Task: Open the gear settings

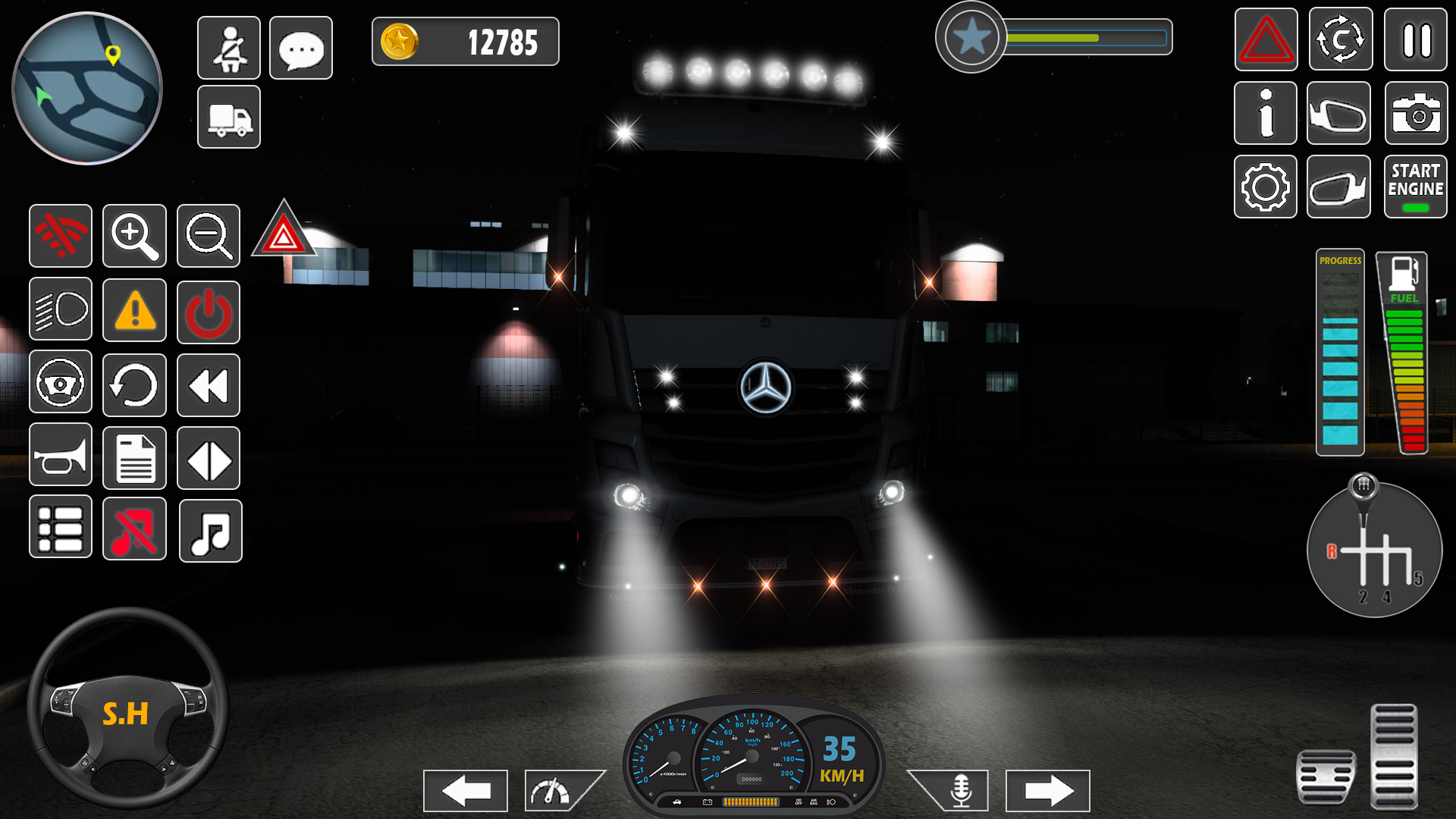Action: tap(1266, 187)
